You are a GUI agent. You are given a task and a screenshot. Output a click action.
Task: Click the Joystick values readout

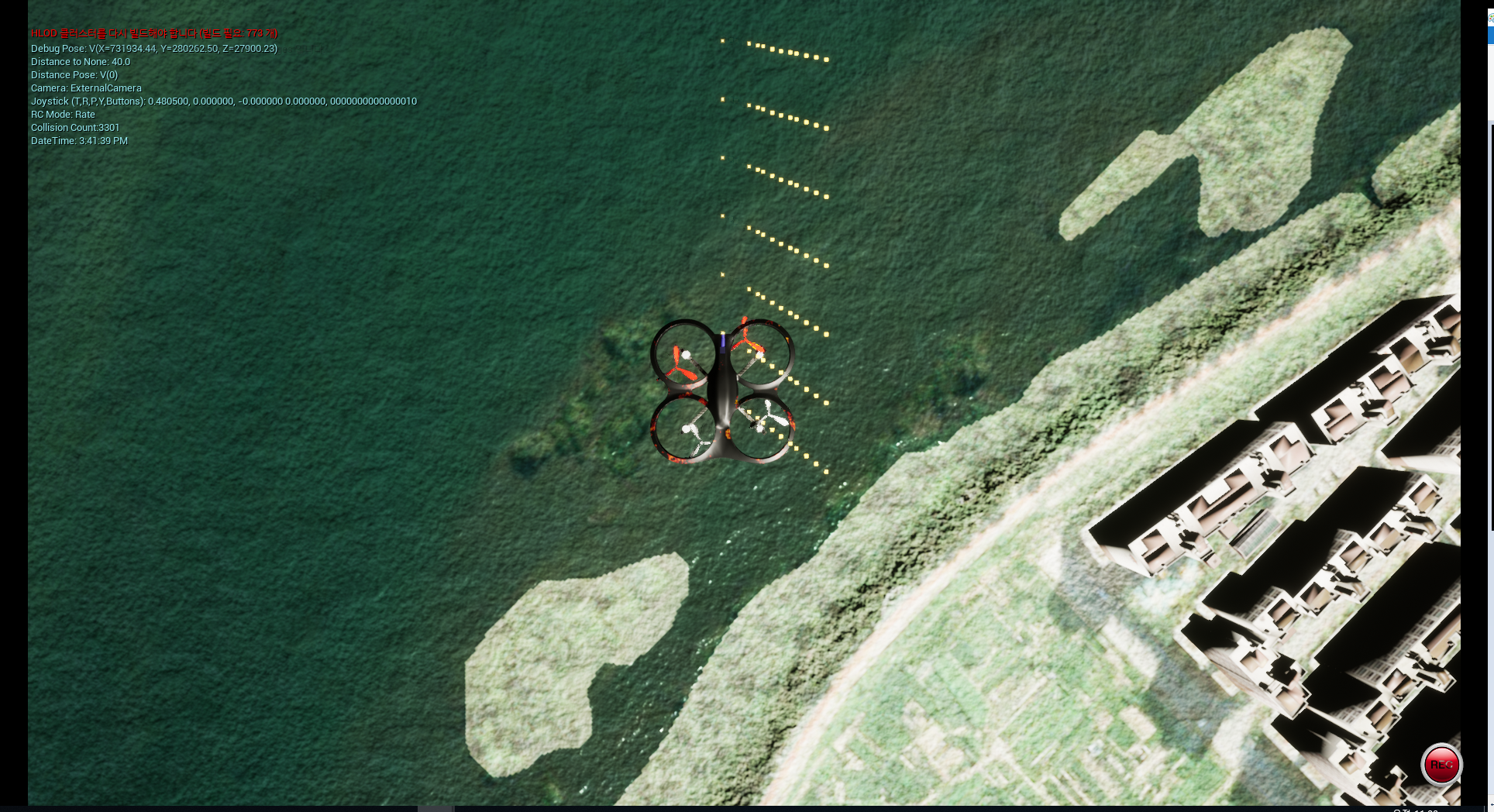coord(223,101)
